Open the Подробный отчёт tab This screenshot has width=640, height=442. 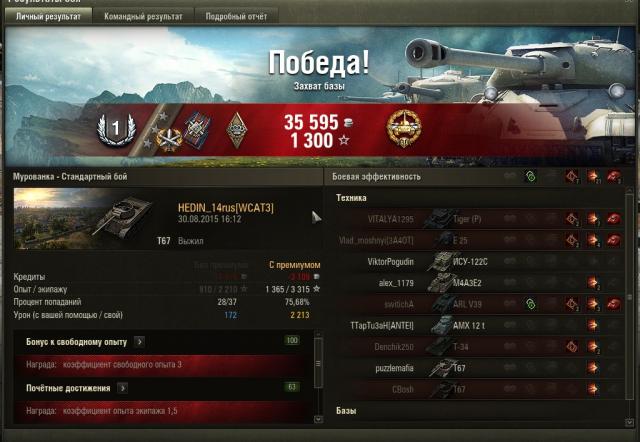pos(235,17)
